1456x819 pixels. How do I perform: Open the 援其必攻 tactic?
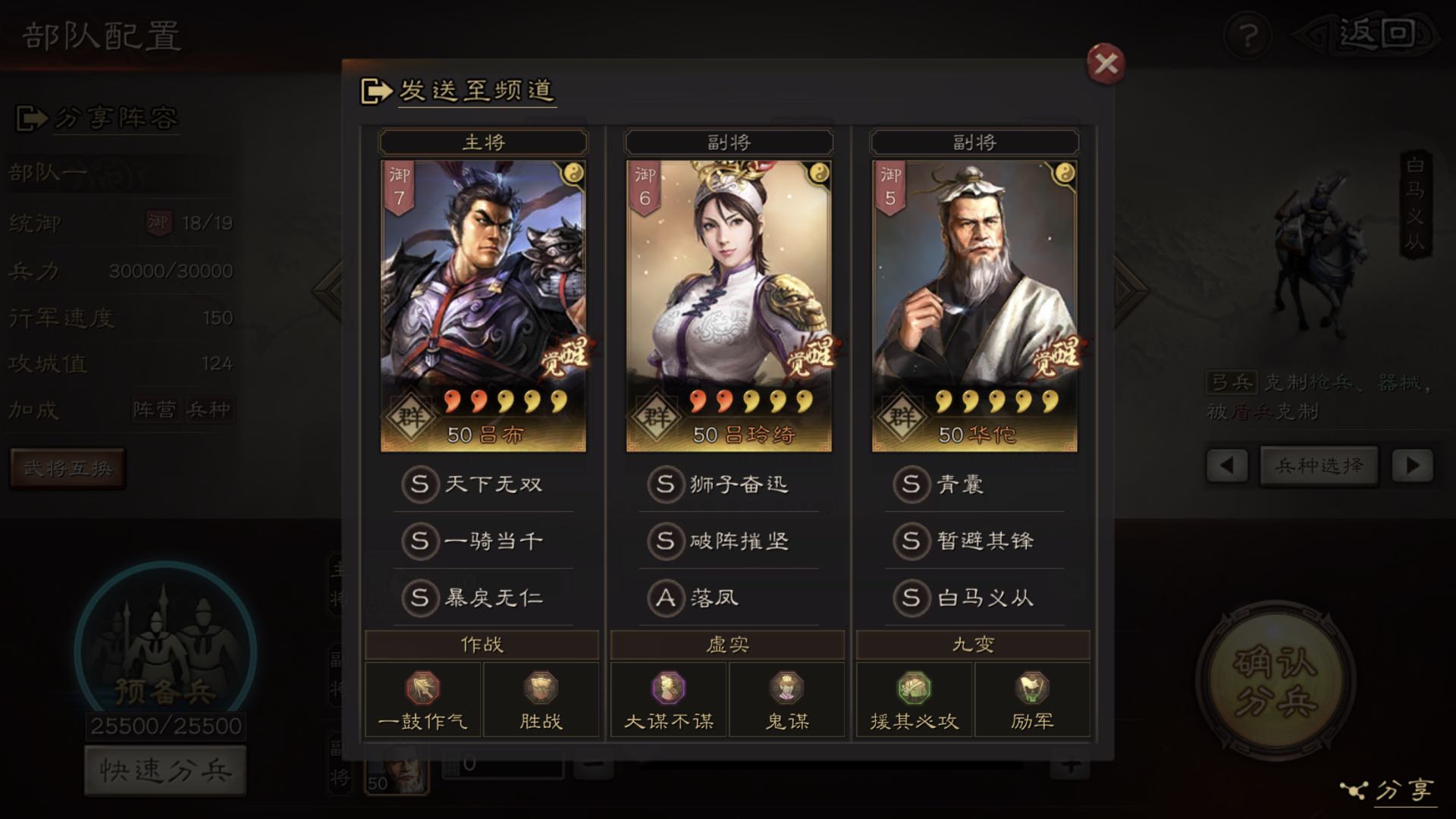pos(914,690)
